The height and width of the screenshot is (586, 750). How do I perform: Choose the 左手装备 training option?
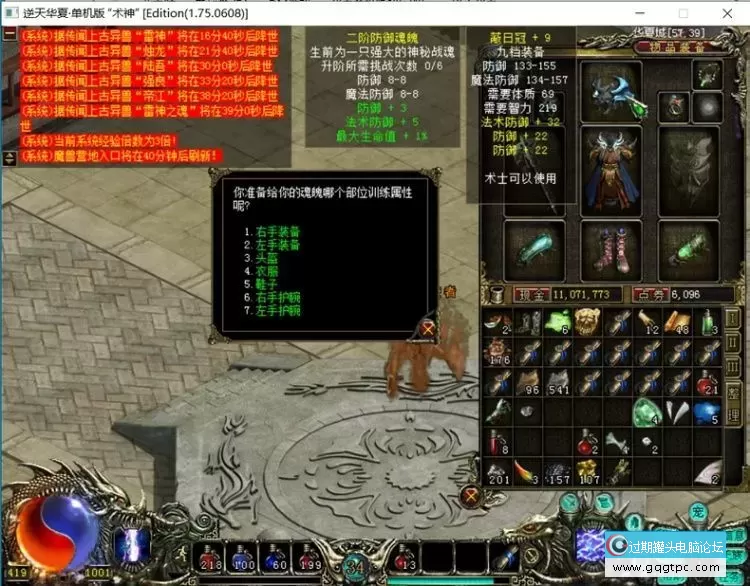[279, 243]
